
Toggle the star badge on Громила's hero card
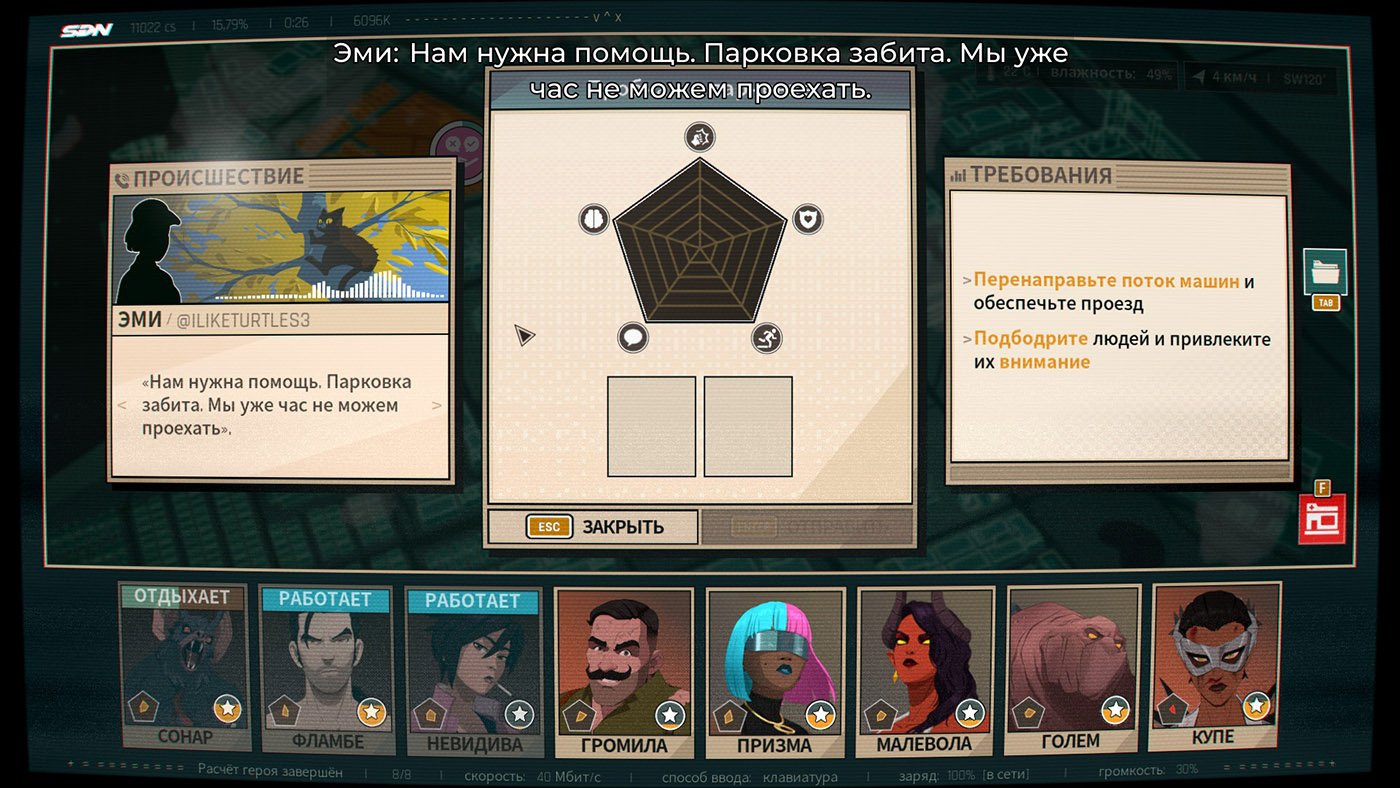tap(670, 716)
